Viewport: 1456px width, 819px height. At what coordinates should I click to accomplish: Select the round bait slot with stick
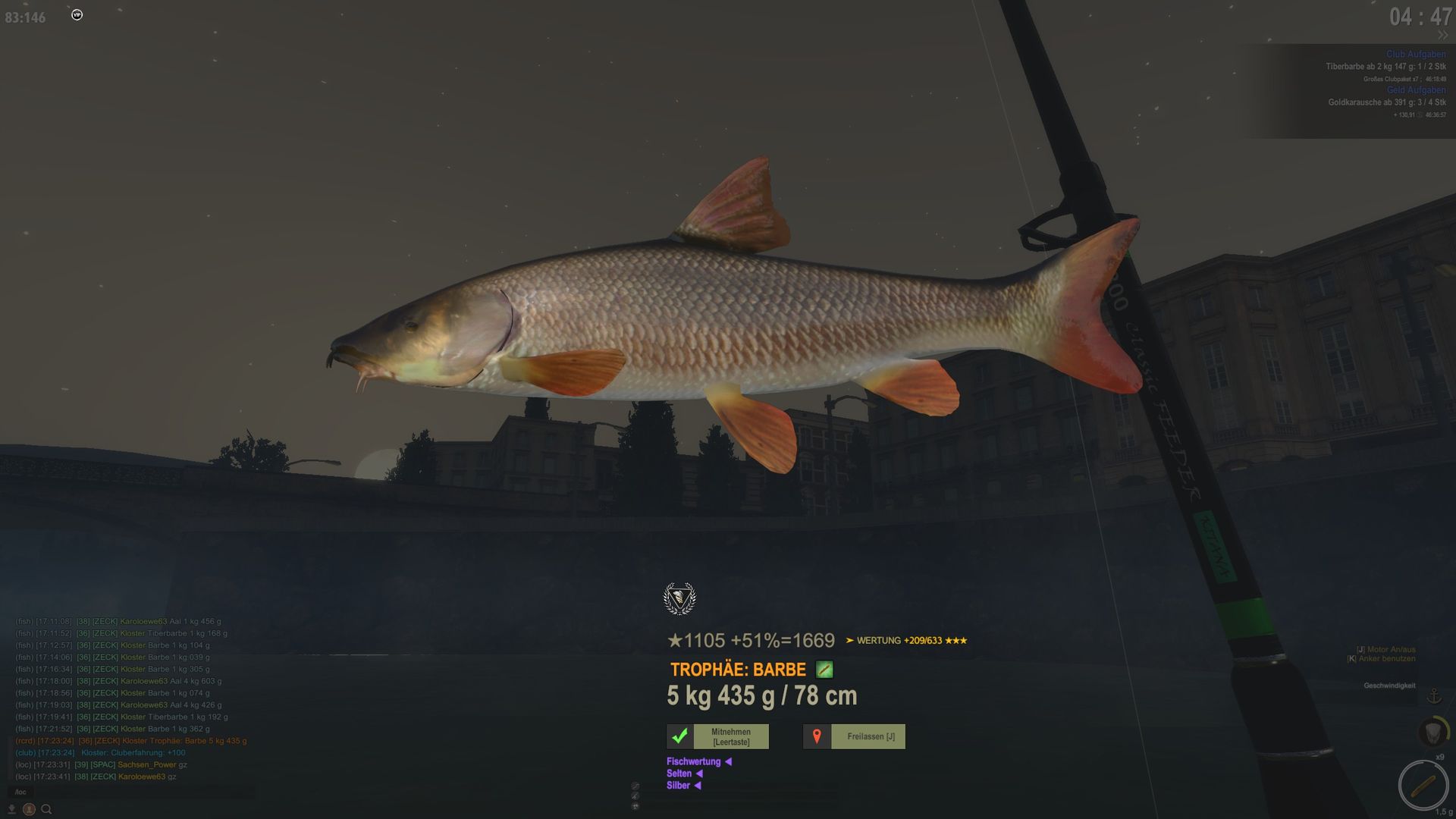click(x=1423, y=786)
